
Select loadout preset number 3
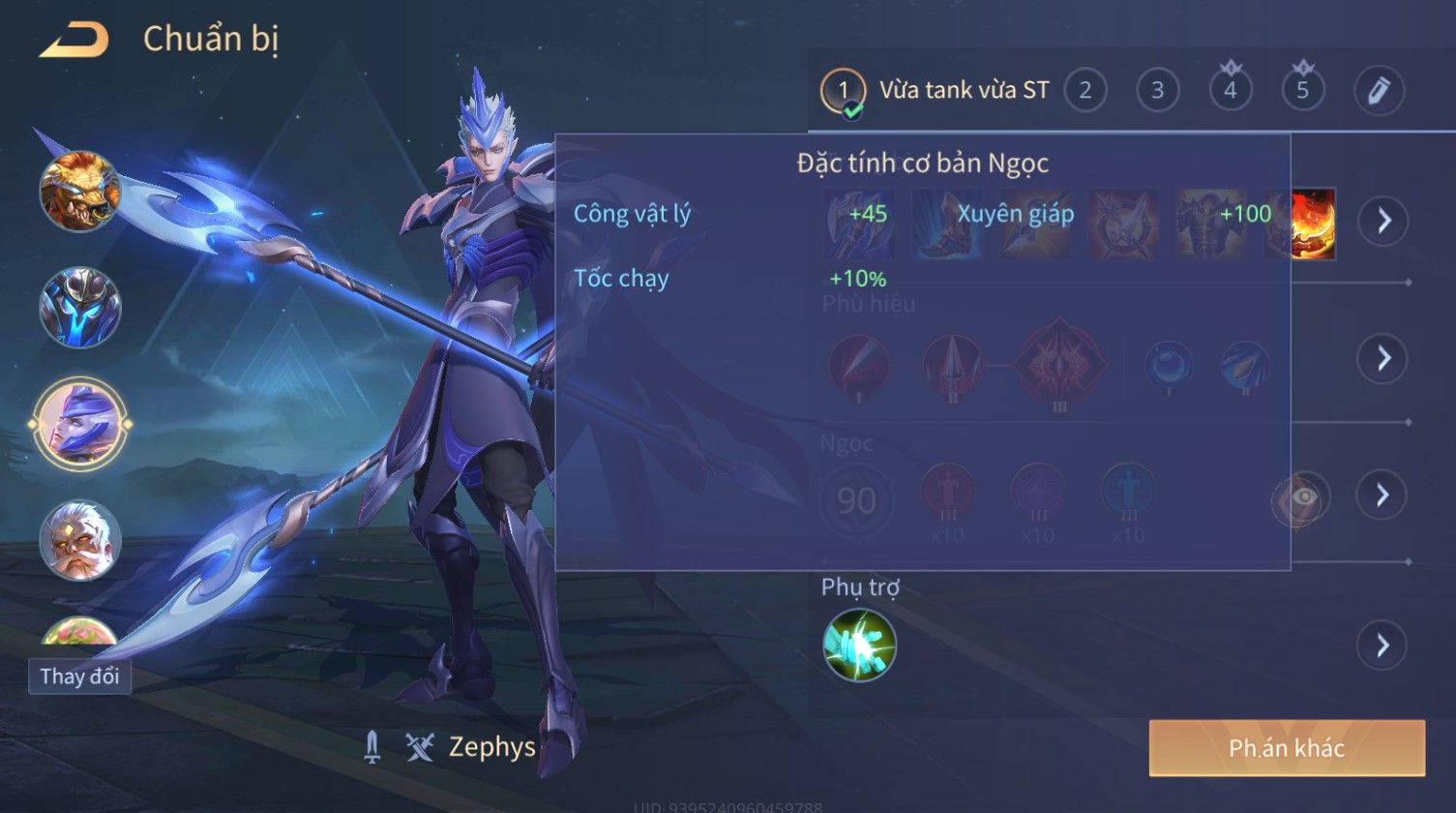pos(1157,91)
